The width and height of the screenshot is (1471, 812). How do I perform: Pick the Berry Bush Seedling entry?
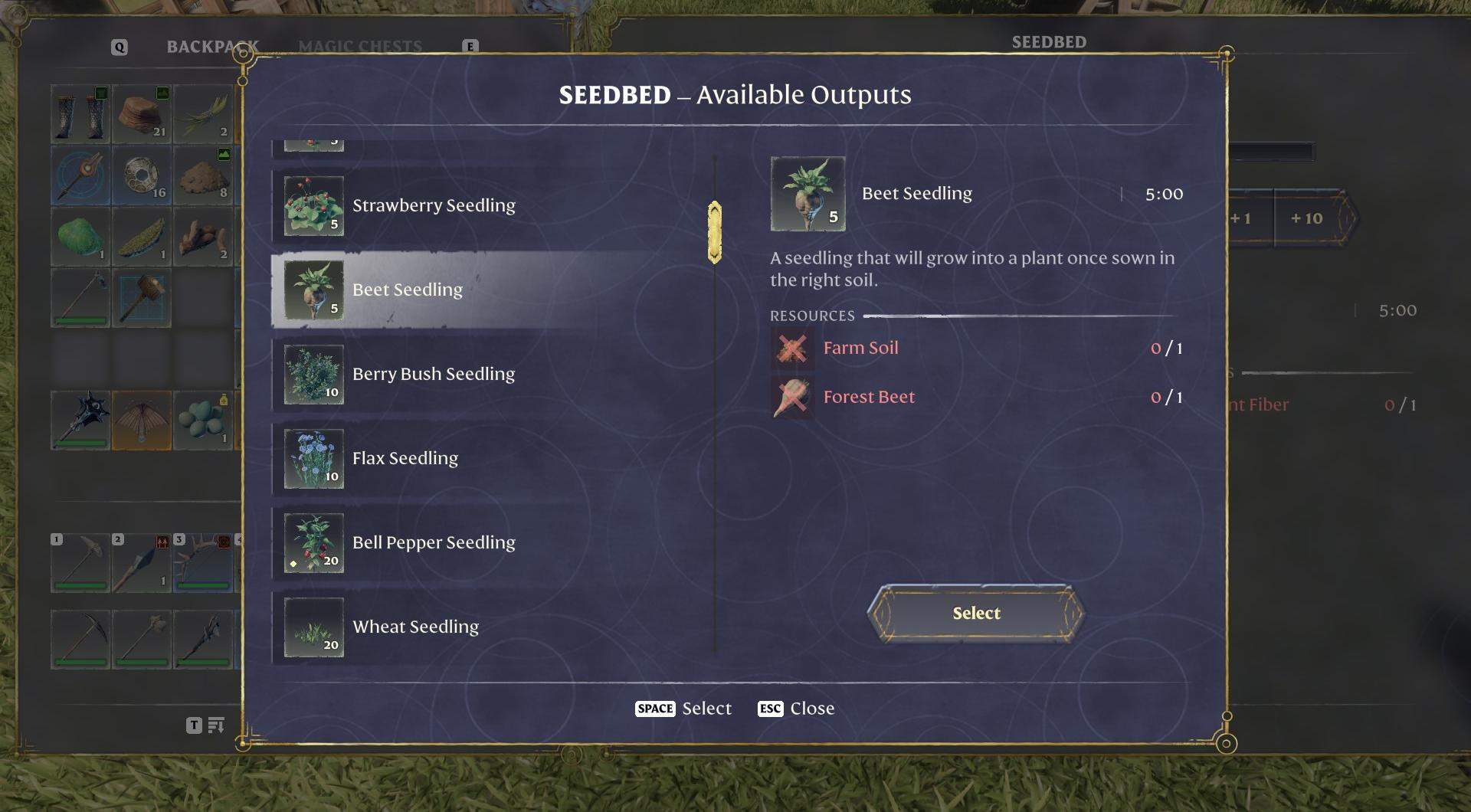coord(433,374)
